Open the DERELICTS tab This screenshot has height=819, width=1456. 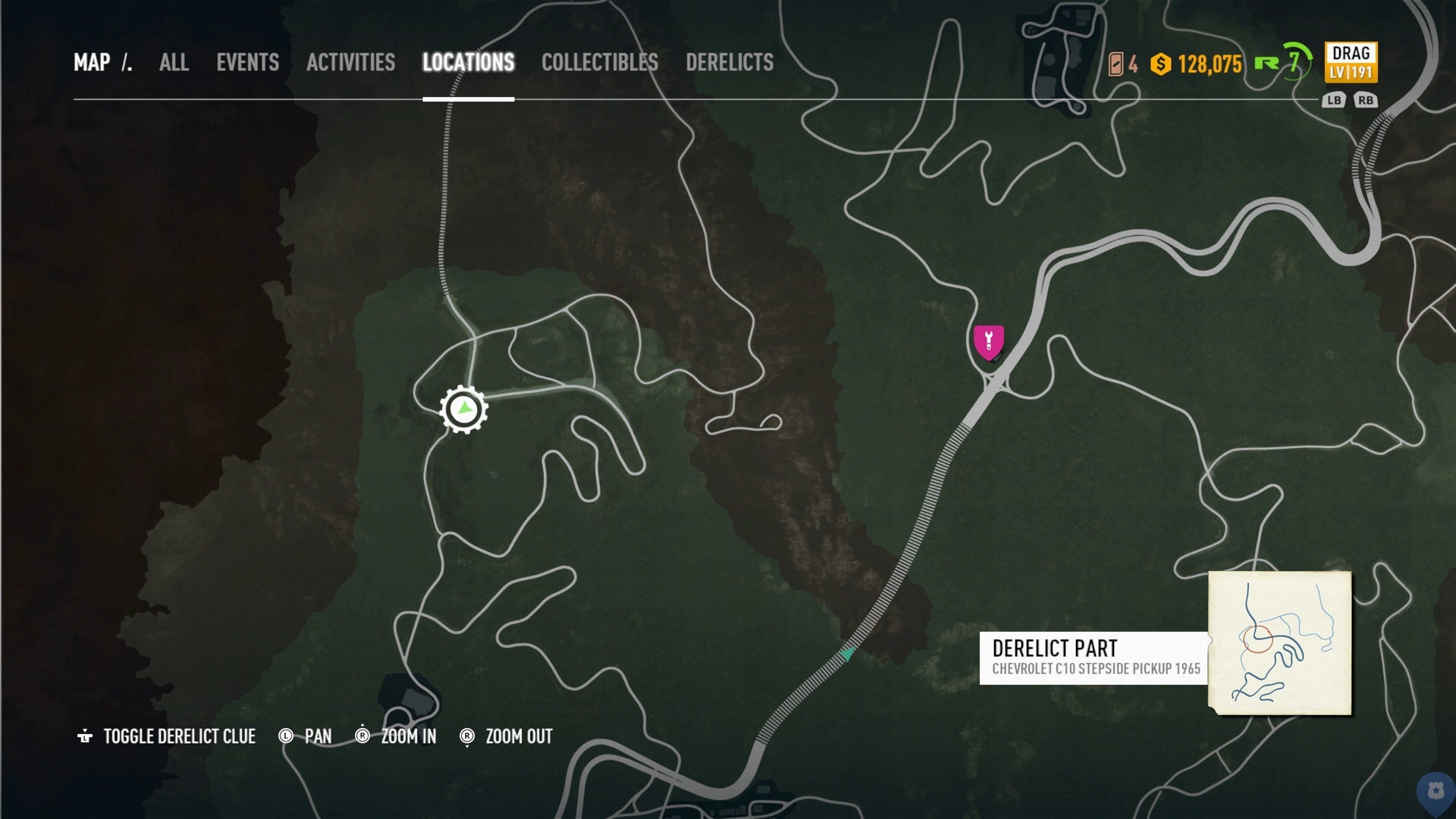tap(730, 64)
